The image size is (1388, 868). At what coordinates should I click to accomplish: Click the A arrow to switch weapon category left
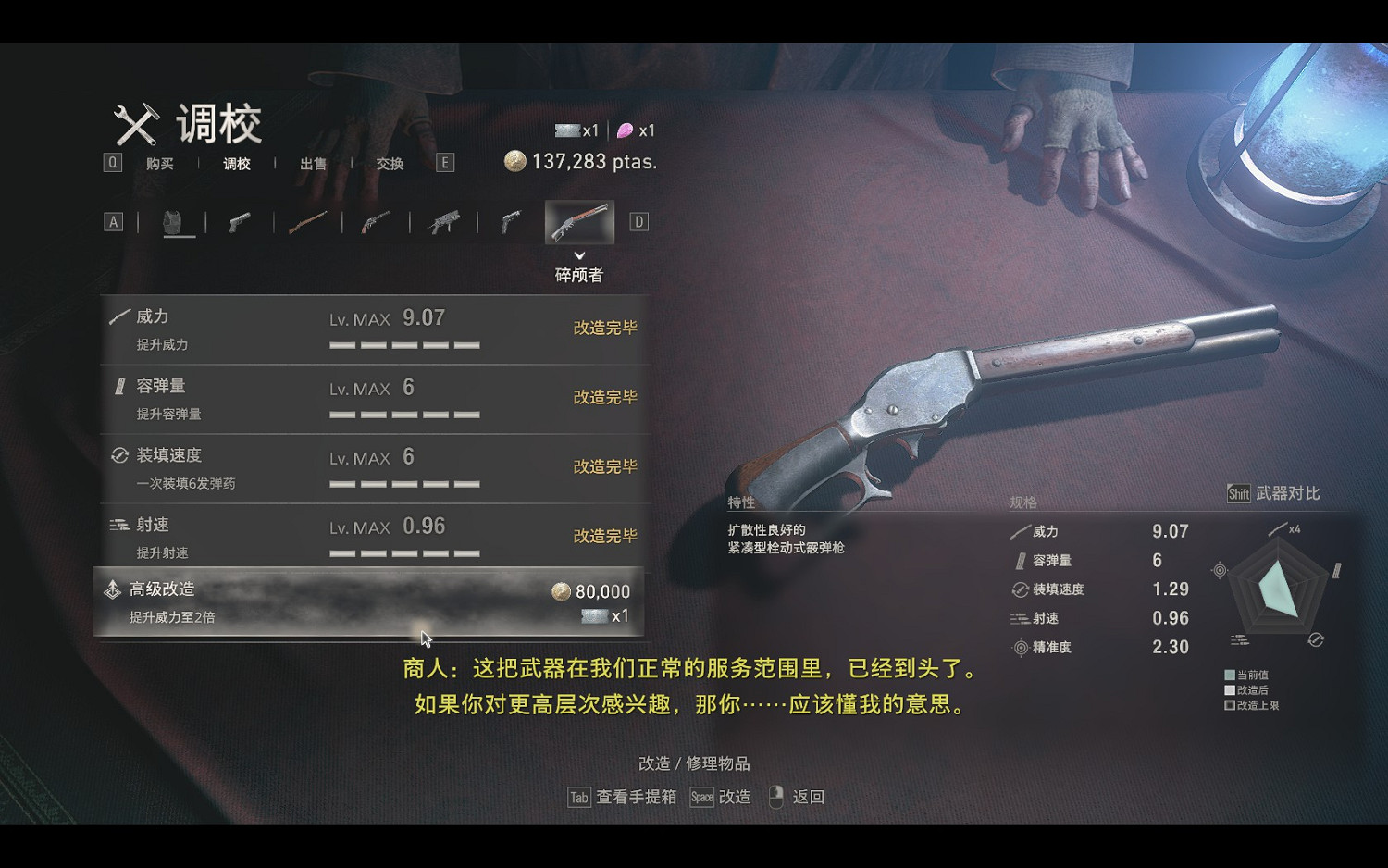pos(113,220)
